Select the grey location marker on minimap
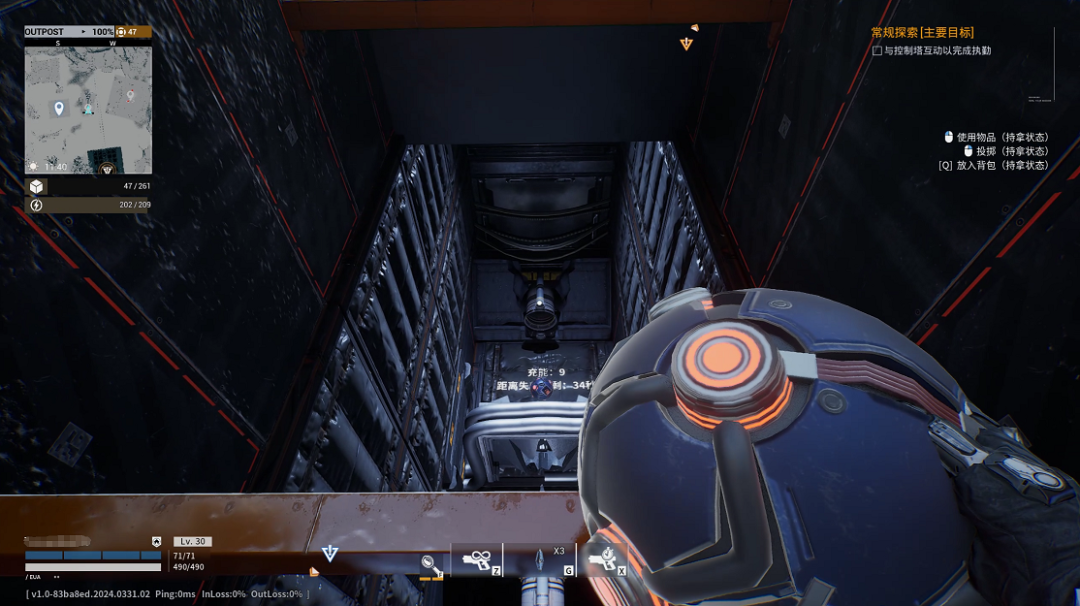Image resolution: width=1080 pixels, height=606 pixels. point(130,96)
